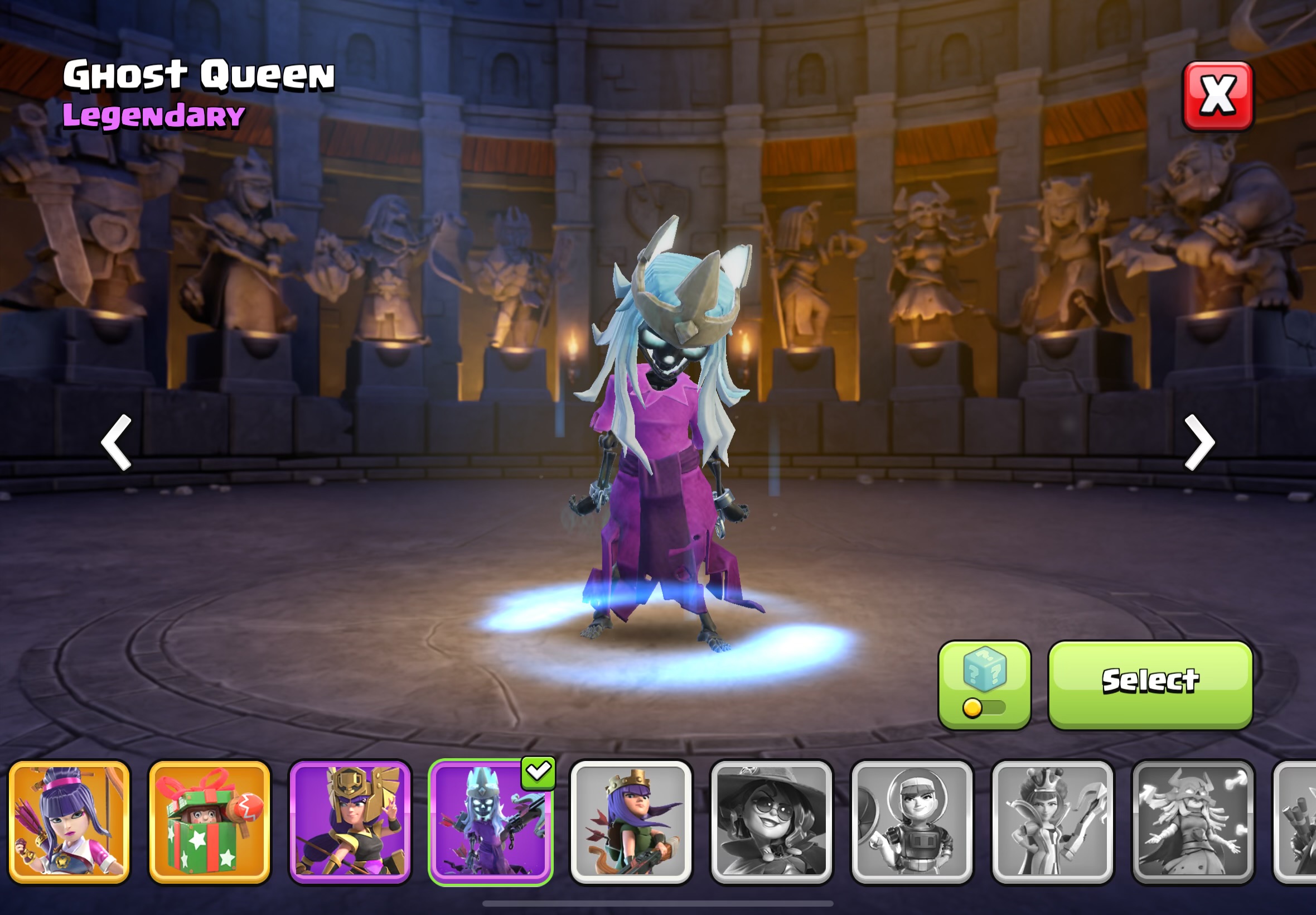The width and height of the screenshot is (1316, 915).
Task: Preview the locked astronaut queen skin
Action: [912, 821]
